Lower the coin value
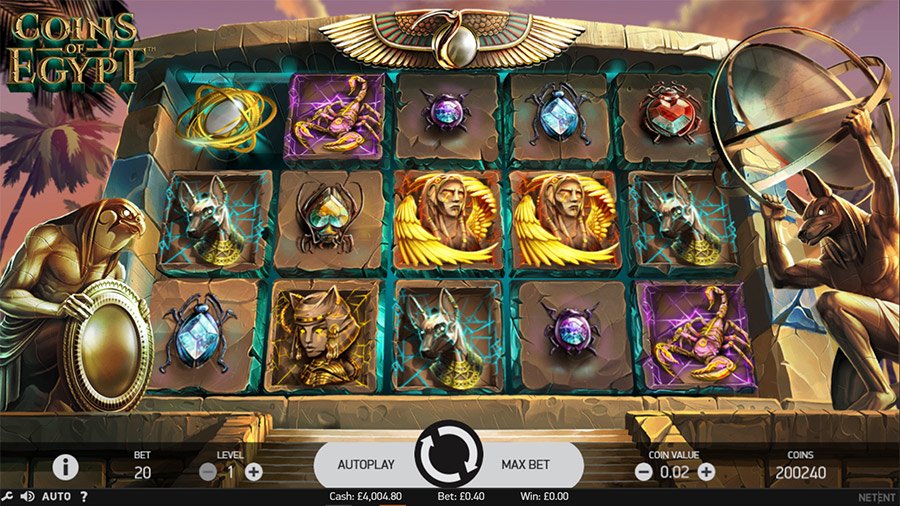This screenshot has width=900, height=506. pos(642,472)
